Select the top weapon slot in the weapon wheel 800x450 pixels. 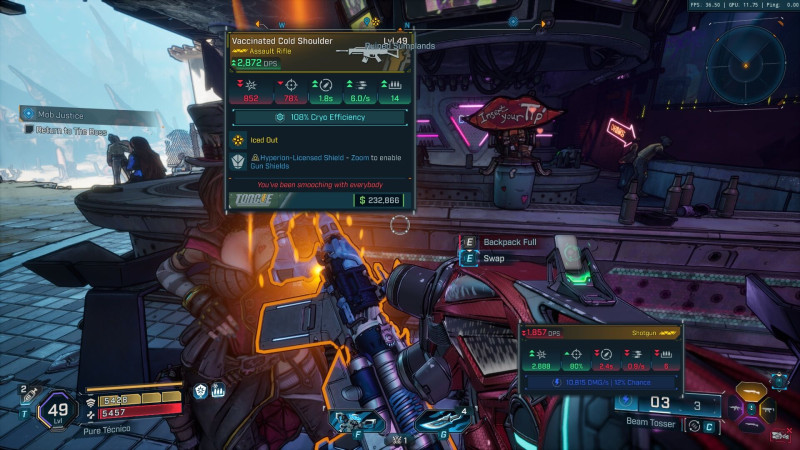[x=751, y=392]
